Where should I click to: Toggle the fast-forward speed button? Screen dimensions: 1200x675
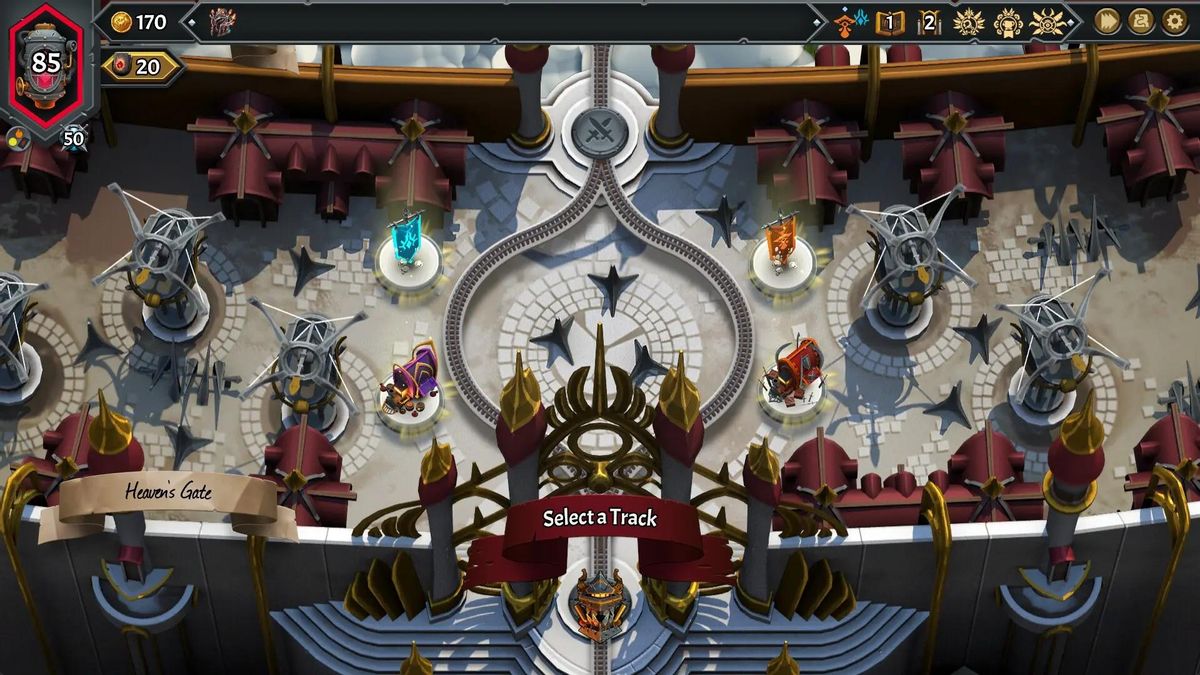[x=1106, y=21]
